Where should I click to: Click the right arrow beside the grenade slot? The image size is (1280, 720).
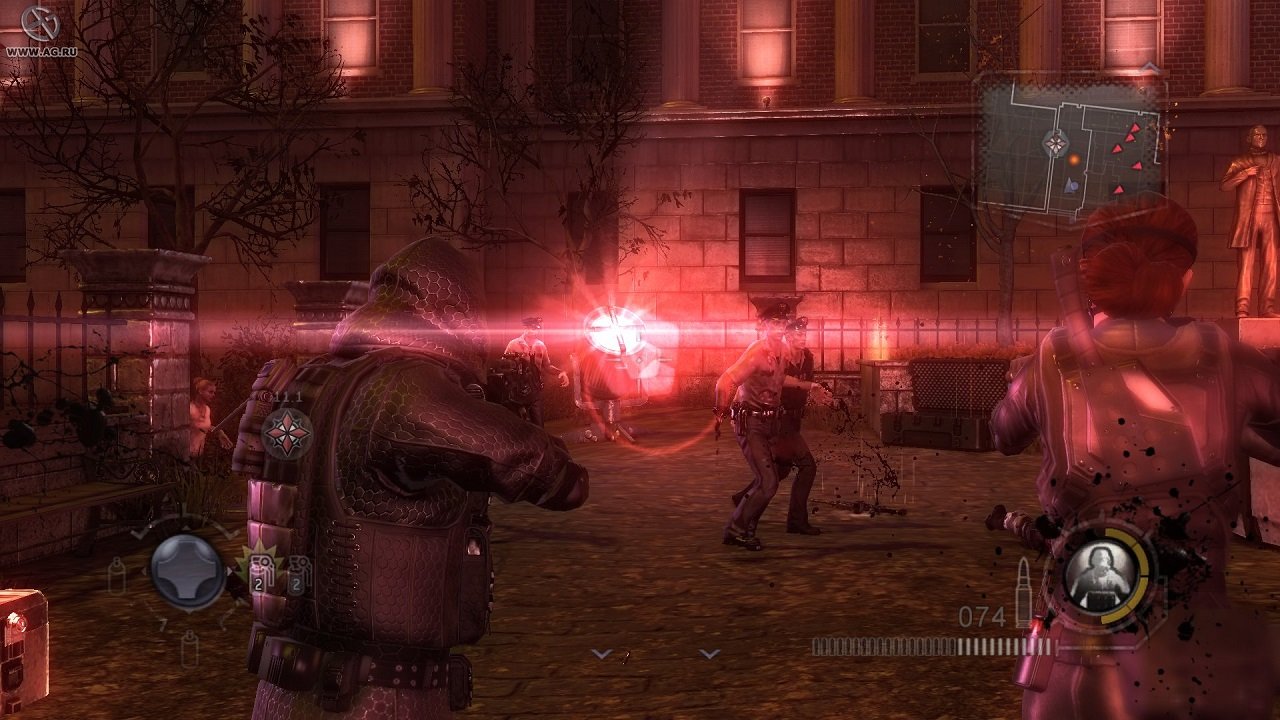tap(230, 571)
